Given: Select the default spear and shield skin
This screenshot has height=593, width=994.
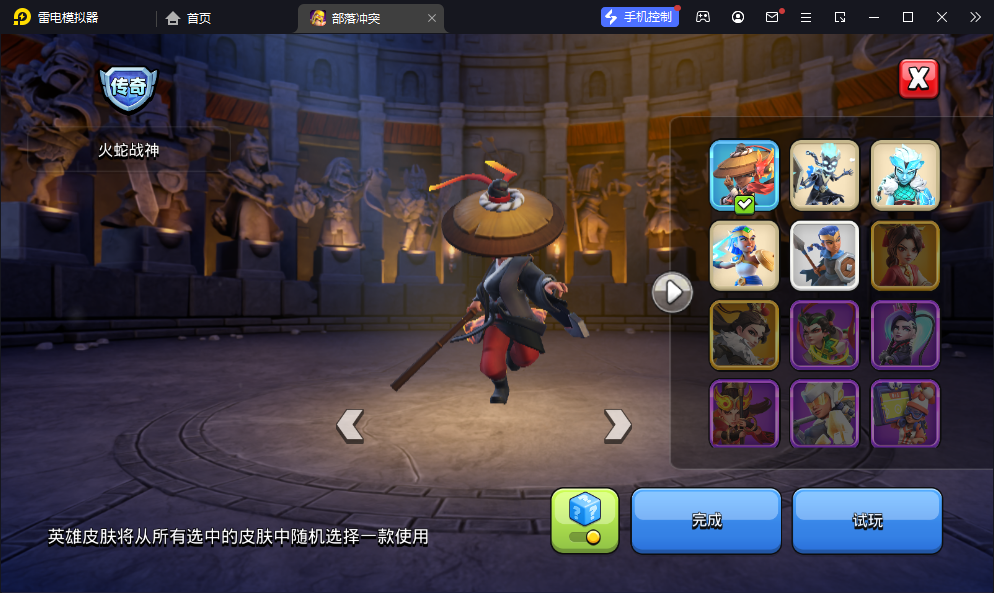Looking at the screenshot, I should pyautogui.click(x=825, y=255).
